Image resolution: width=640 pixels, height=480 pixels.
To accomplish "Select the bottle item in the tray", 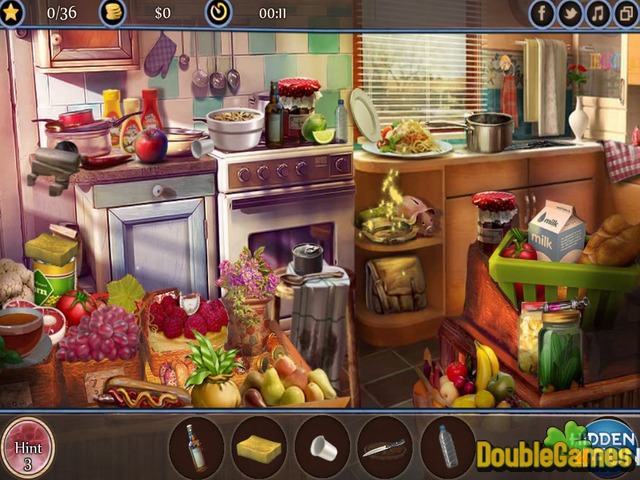I will [x=196, y=446].
